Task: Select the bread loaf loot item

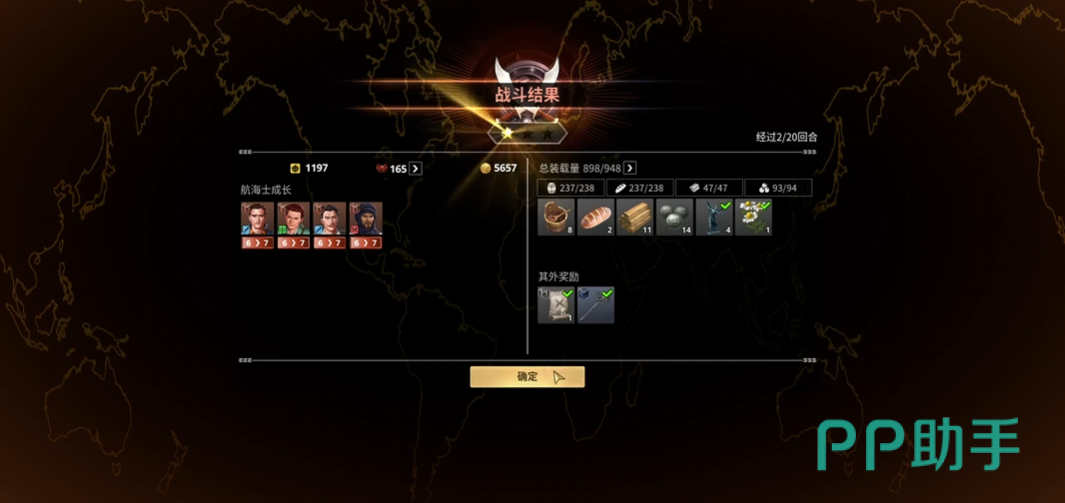Action: pos(594,218)
